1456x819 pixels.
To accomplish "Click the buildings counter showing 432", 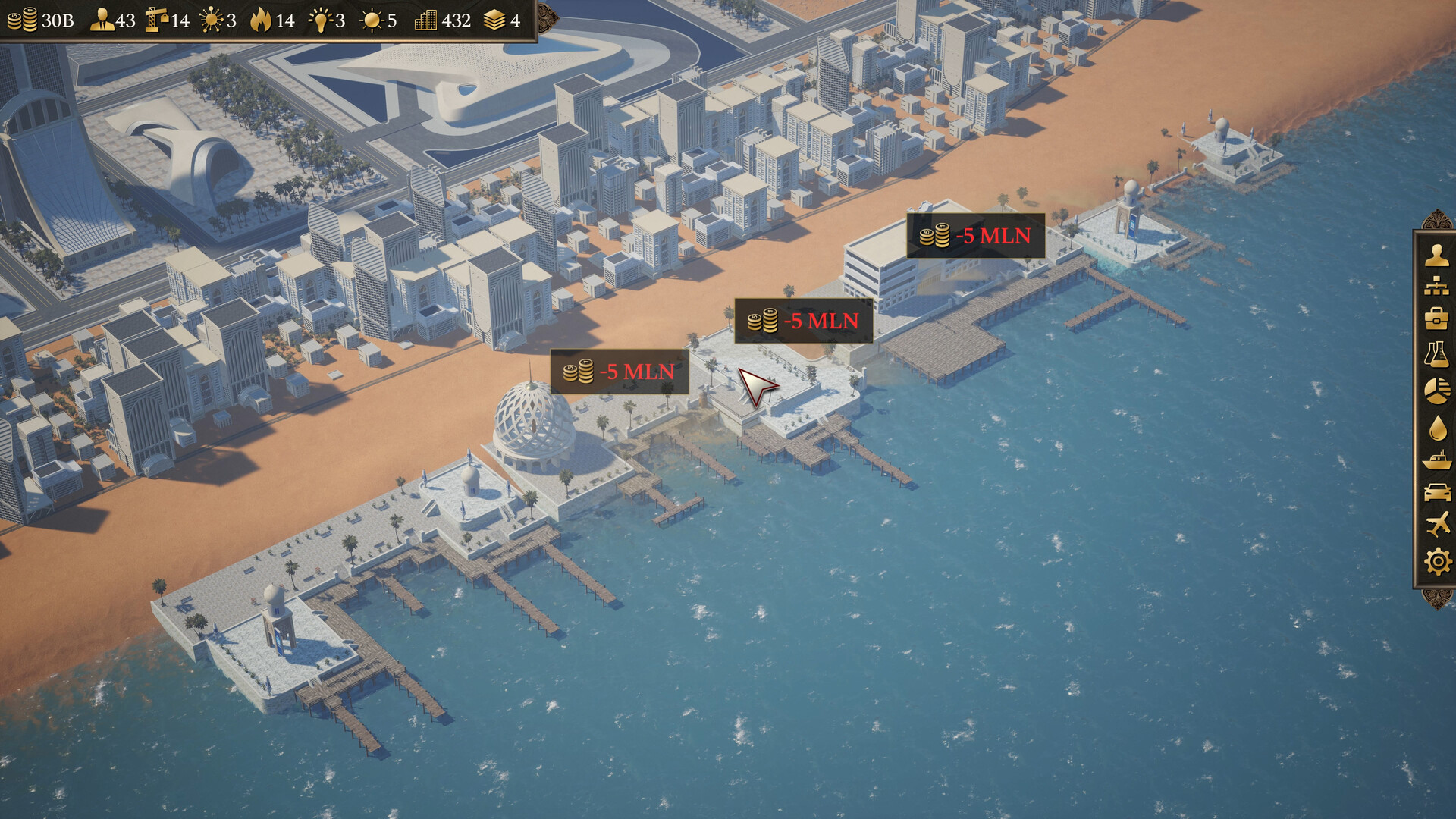I will click(x=425, y=20).
